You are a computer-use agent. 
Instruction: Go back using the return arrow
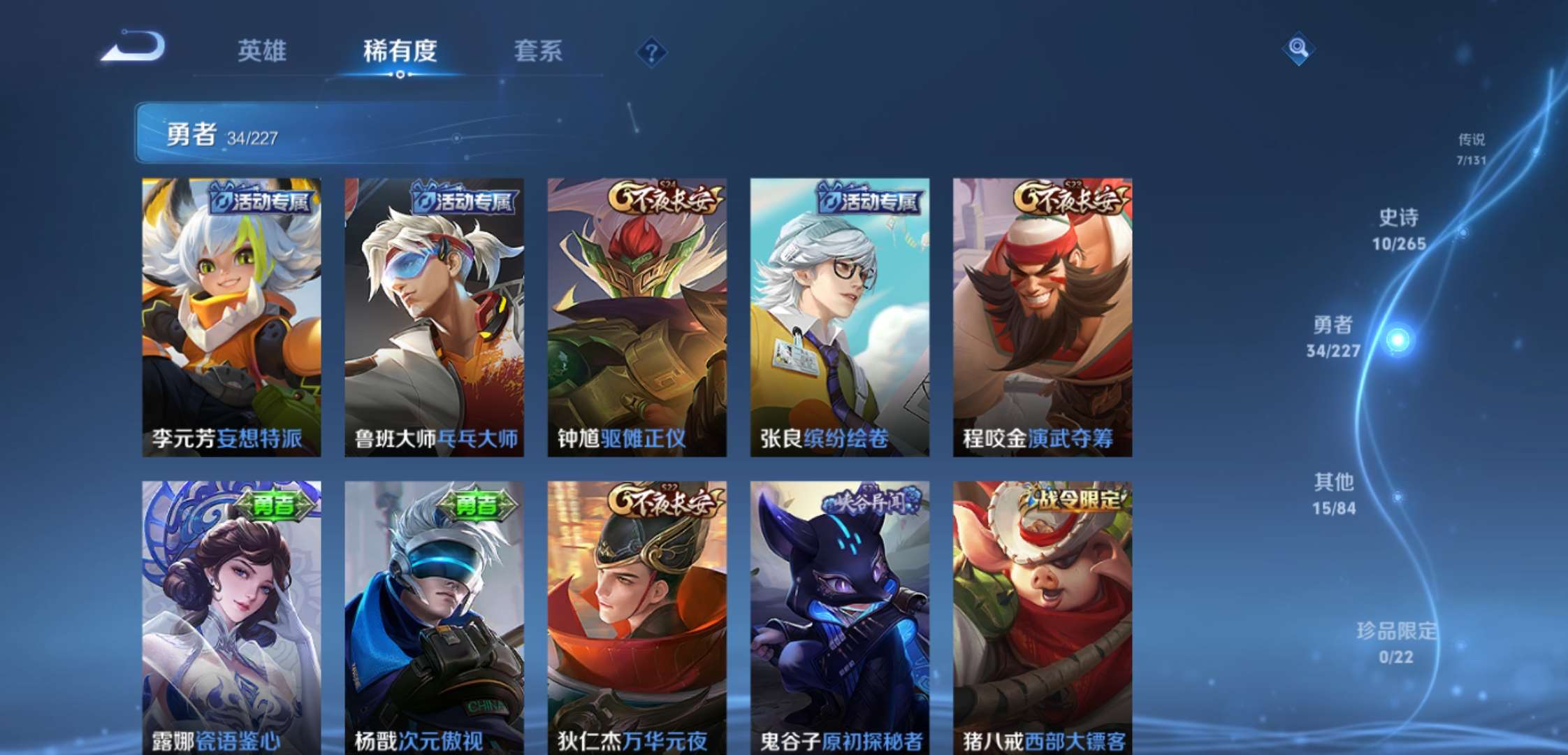[x=133, y=48]
